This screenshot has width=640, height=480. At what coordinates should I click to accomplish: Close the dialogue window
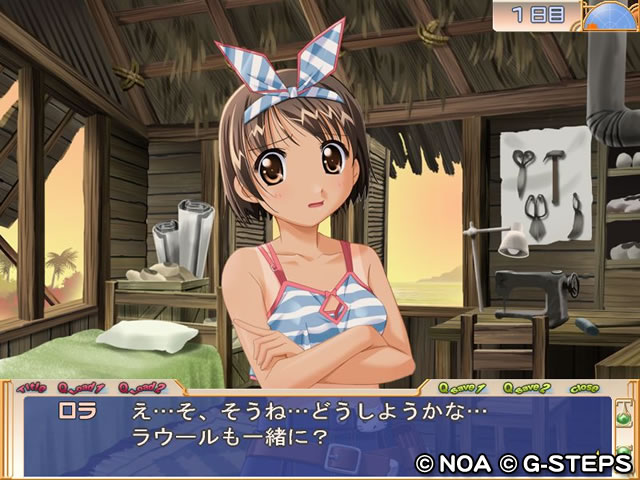585,387
